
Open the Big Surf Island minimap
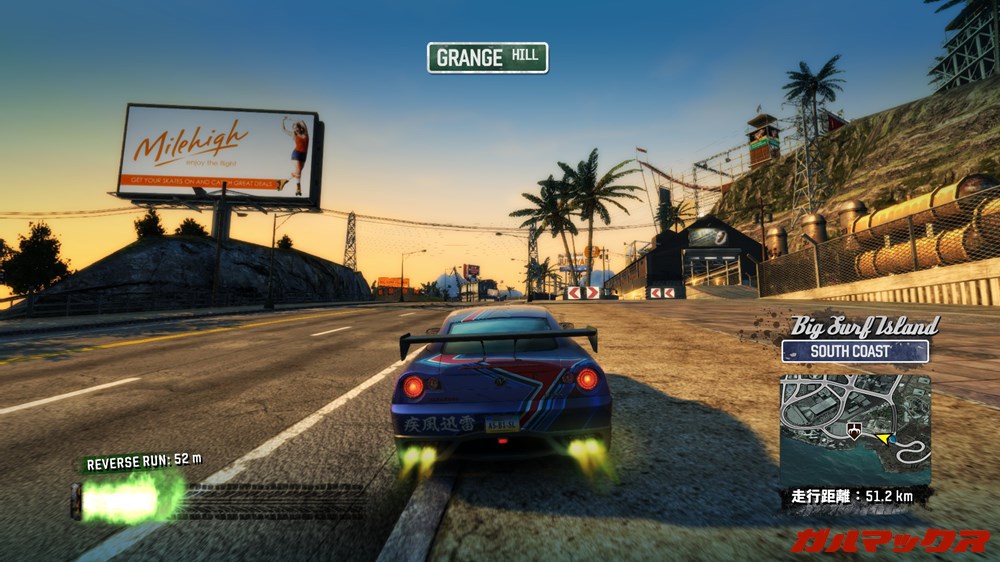point(855,428)
